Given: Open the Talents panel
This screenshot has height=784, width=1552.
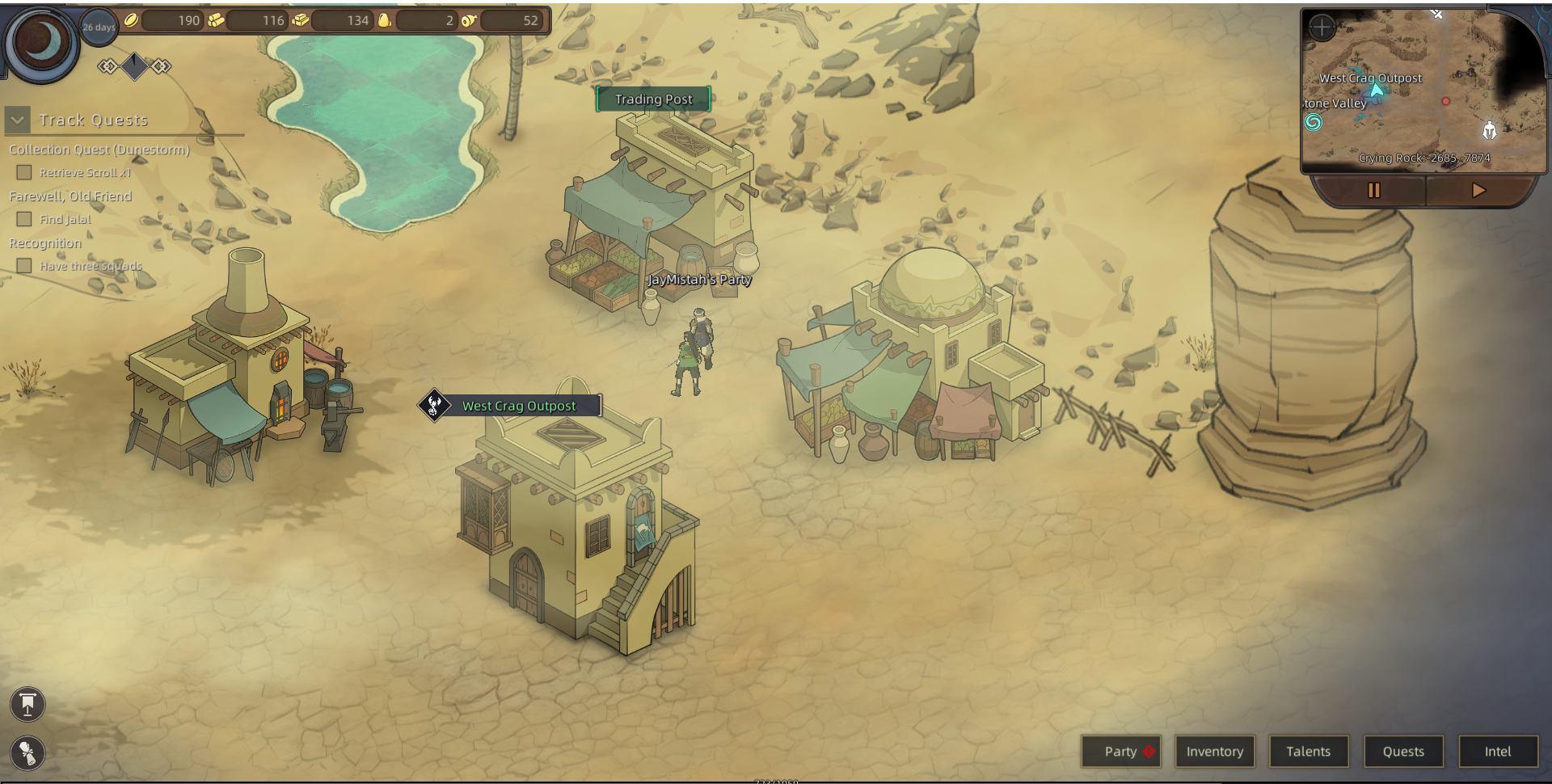Looking at the screenshot, I should tap(1308, 752).
